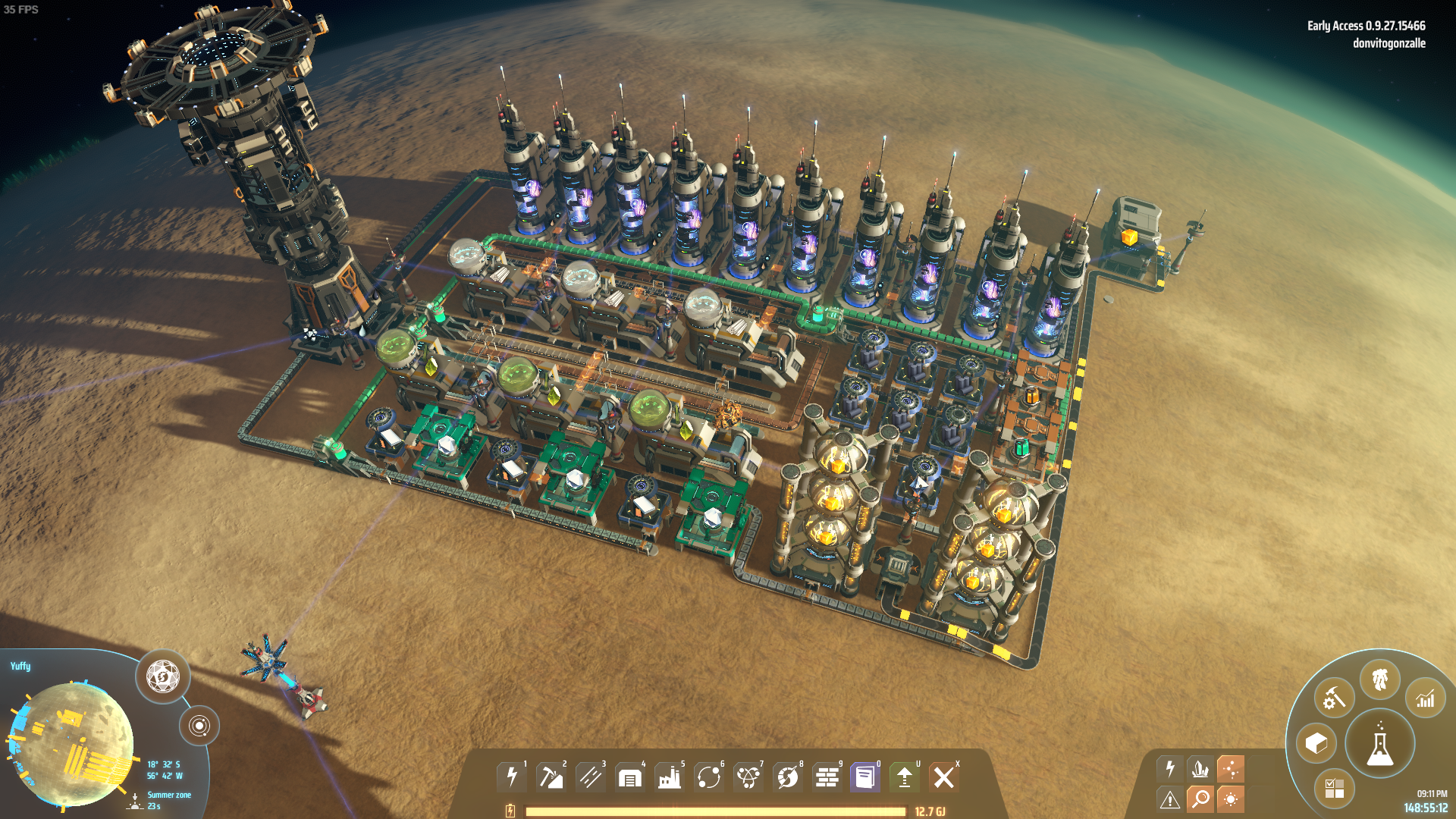This screenshot has width=1456, height=819.
Task: Select the mining pickaxe build category
Action: click(551, 777)
